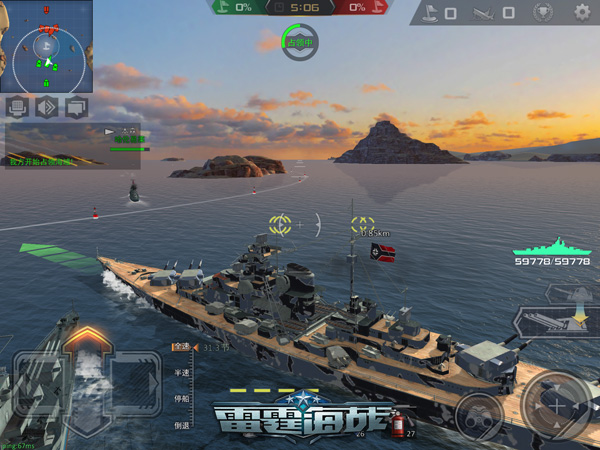Open the gear settings menu
This screenshot has height=450, width=600.
pos(582,13)
